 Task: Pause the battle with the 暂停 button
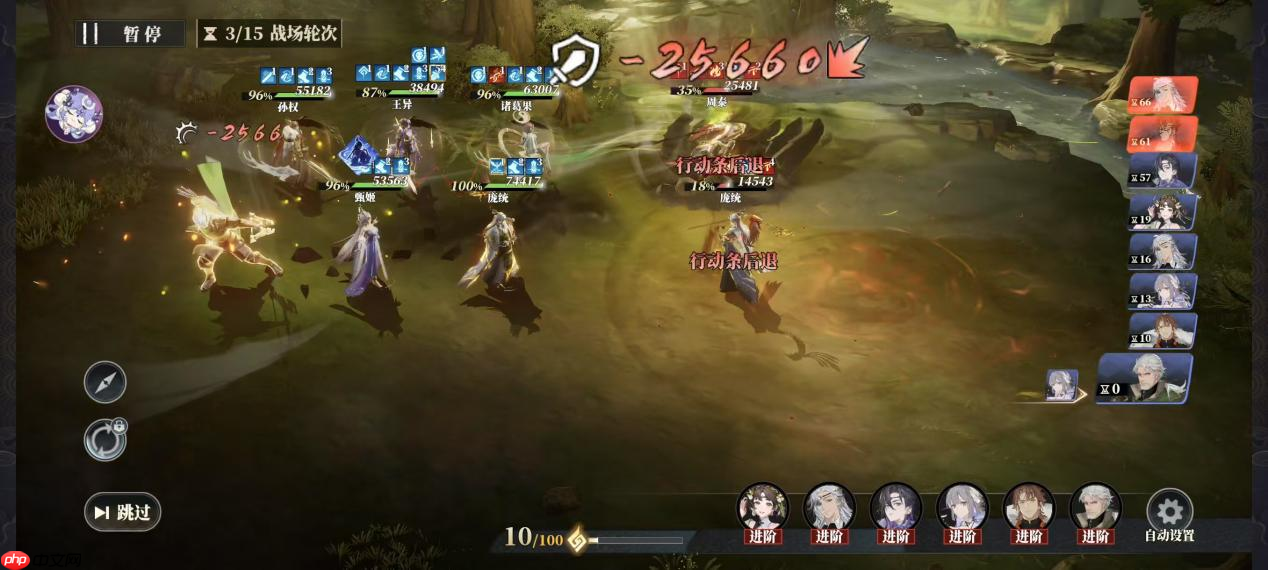131,33
